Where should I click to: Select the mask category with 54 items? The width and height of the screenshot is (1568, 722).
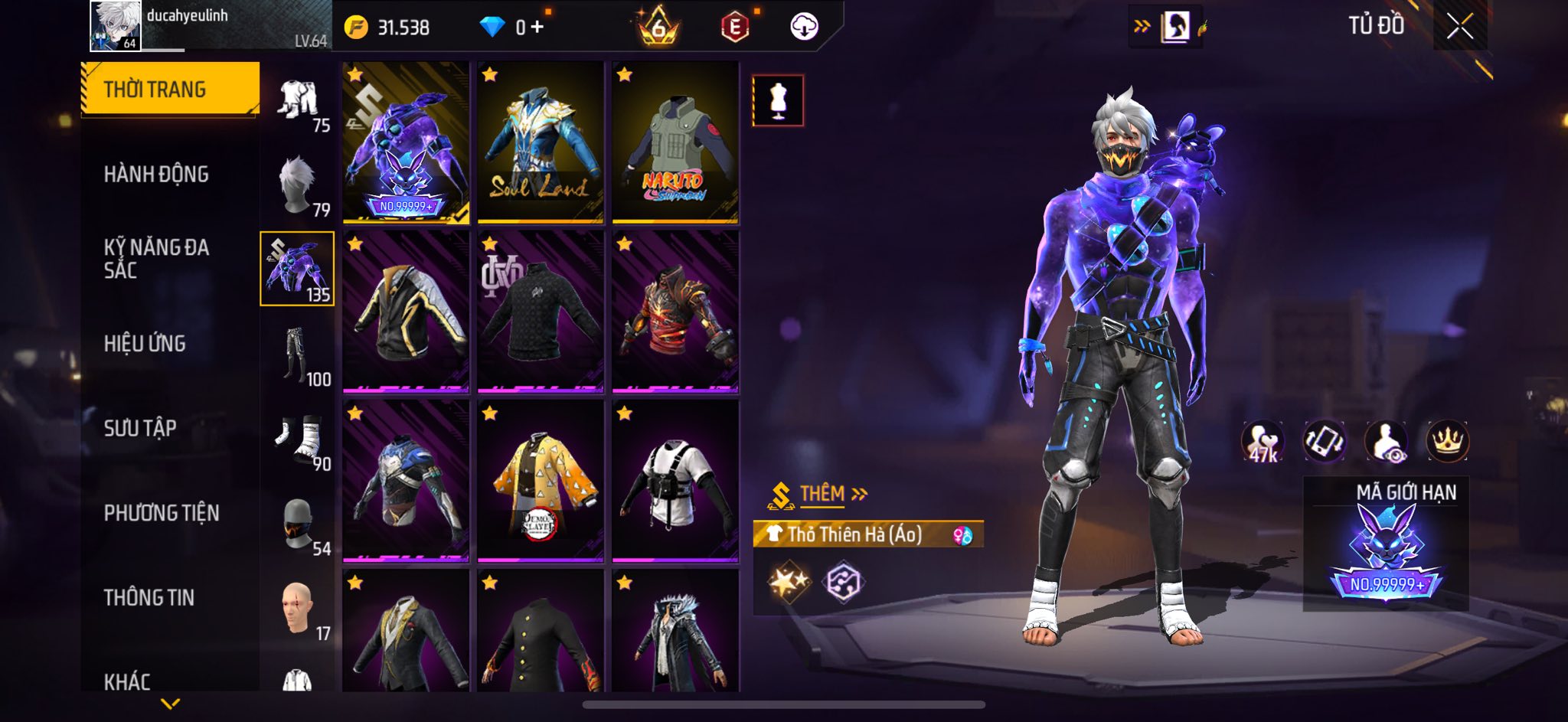pos(298,524)
